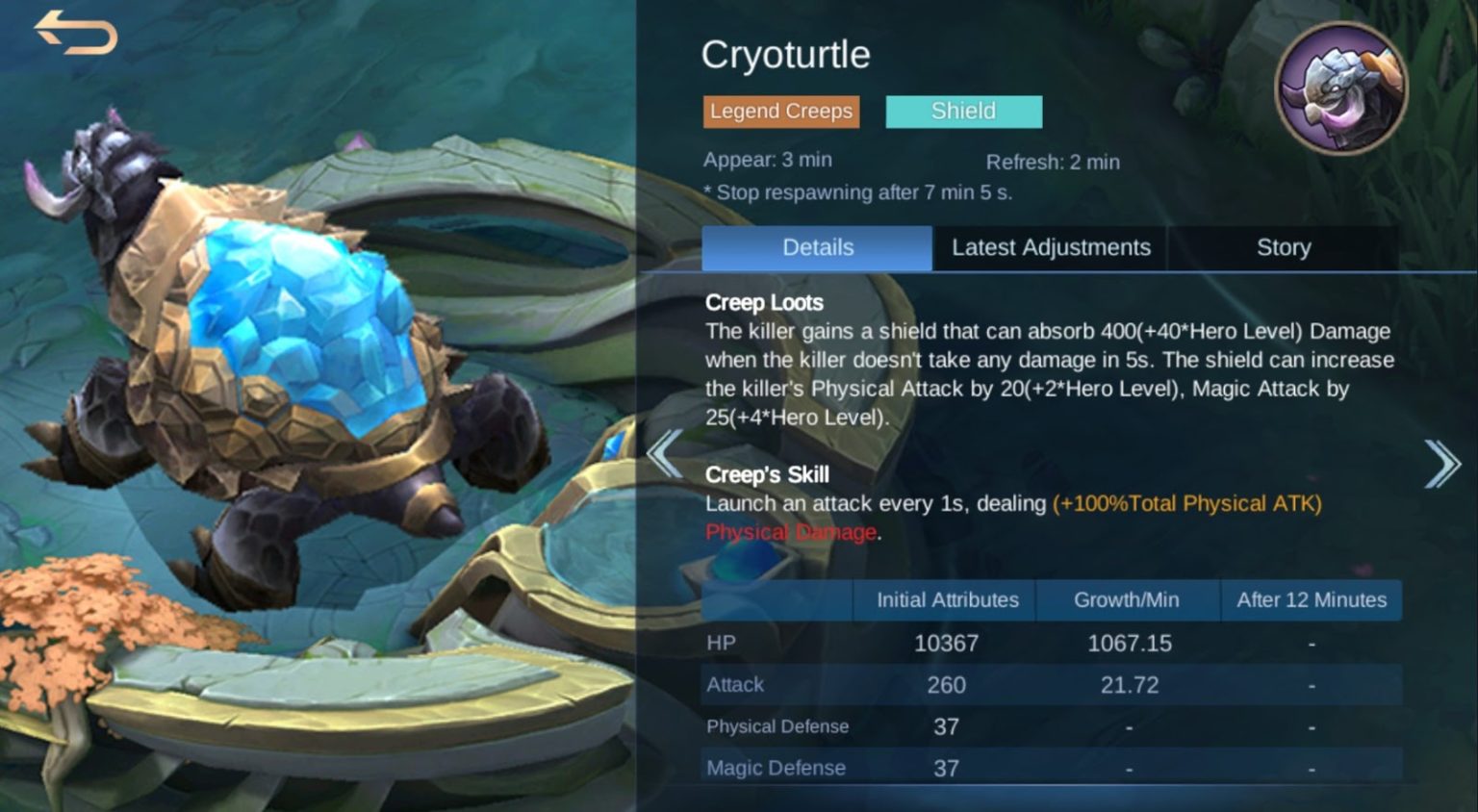Switch to the Latest Adjustments tab
Viewport: 1478px width, 812px height.
coord(1049,247)
